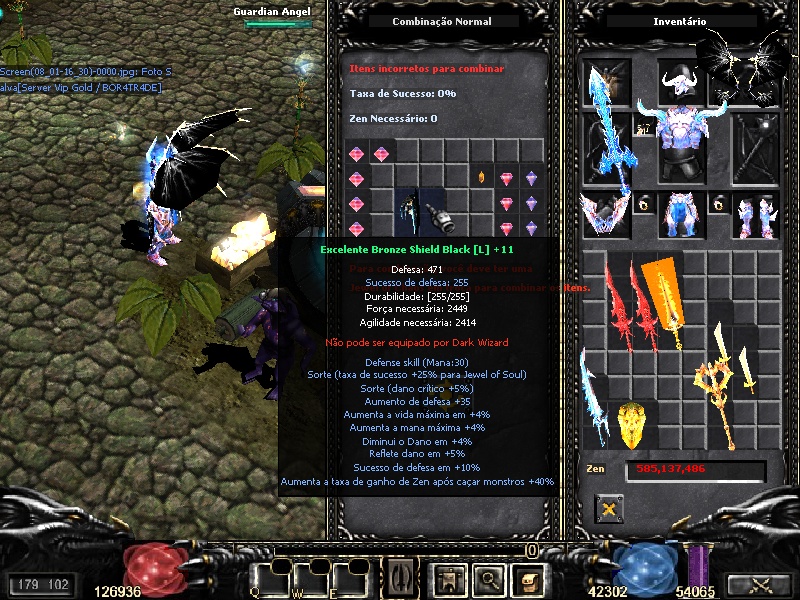Click the magnifying glass button on bottom bar
This screenshot has height=600, width=800.
(x=486, y=577)
